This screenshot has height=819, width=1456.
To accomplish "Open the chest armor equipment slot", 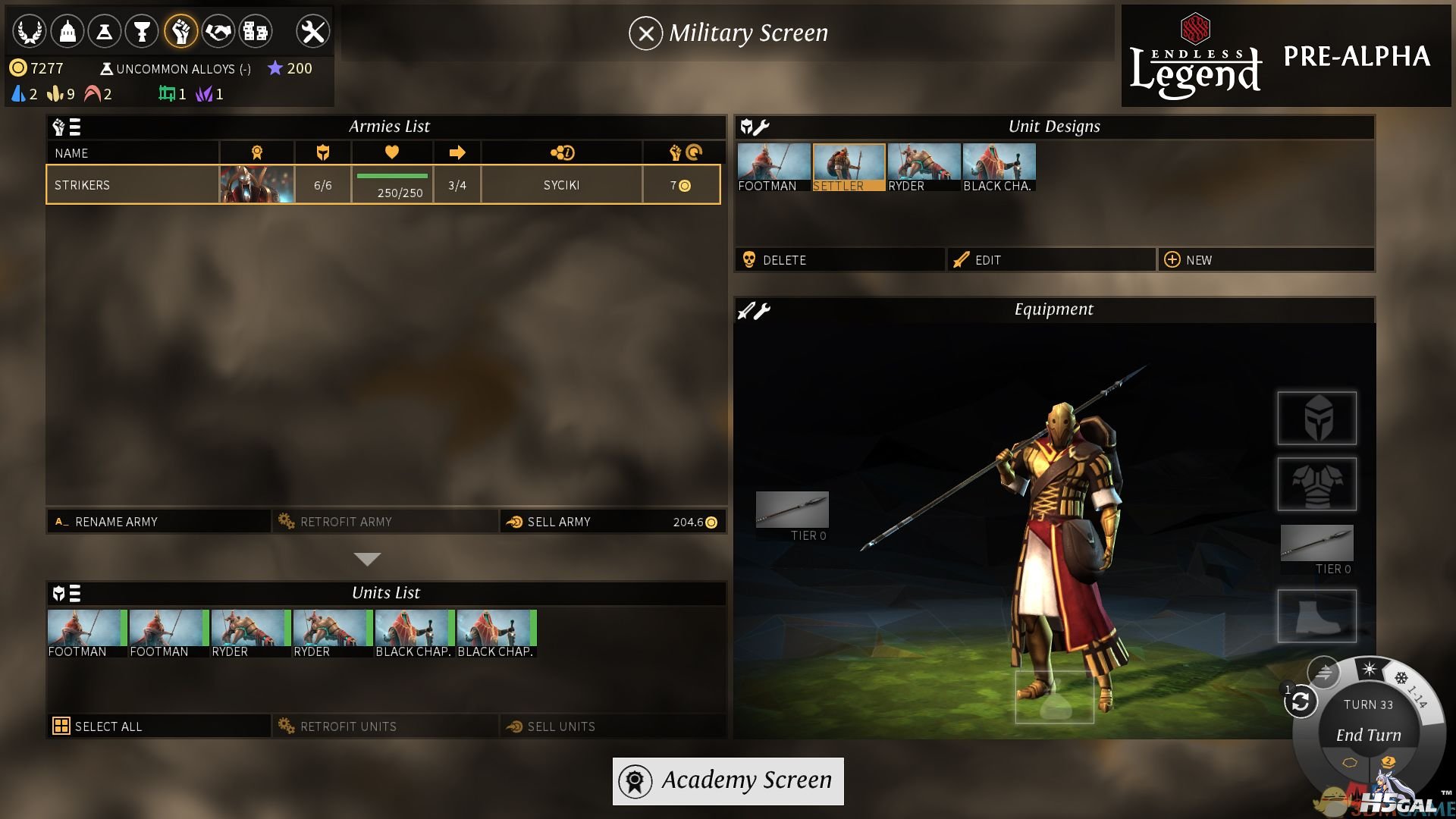I will click(1316, 484).
